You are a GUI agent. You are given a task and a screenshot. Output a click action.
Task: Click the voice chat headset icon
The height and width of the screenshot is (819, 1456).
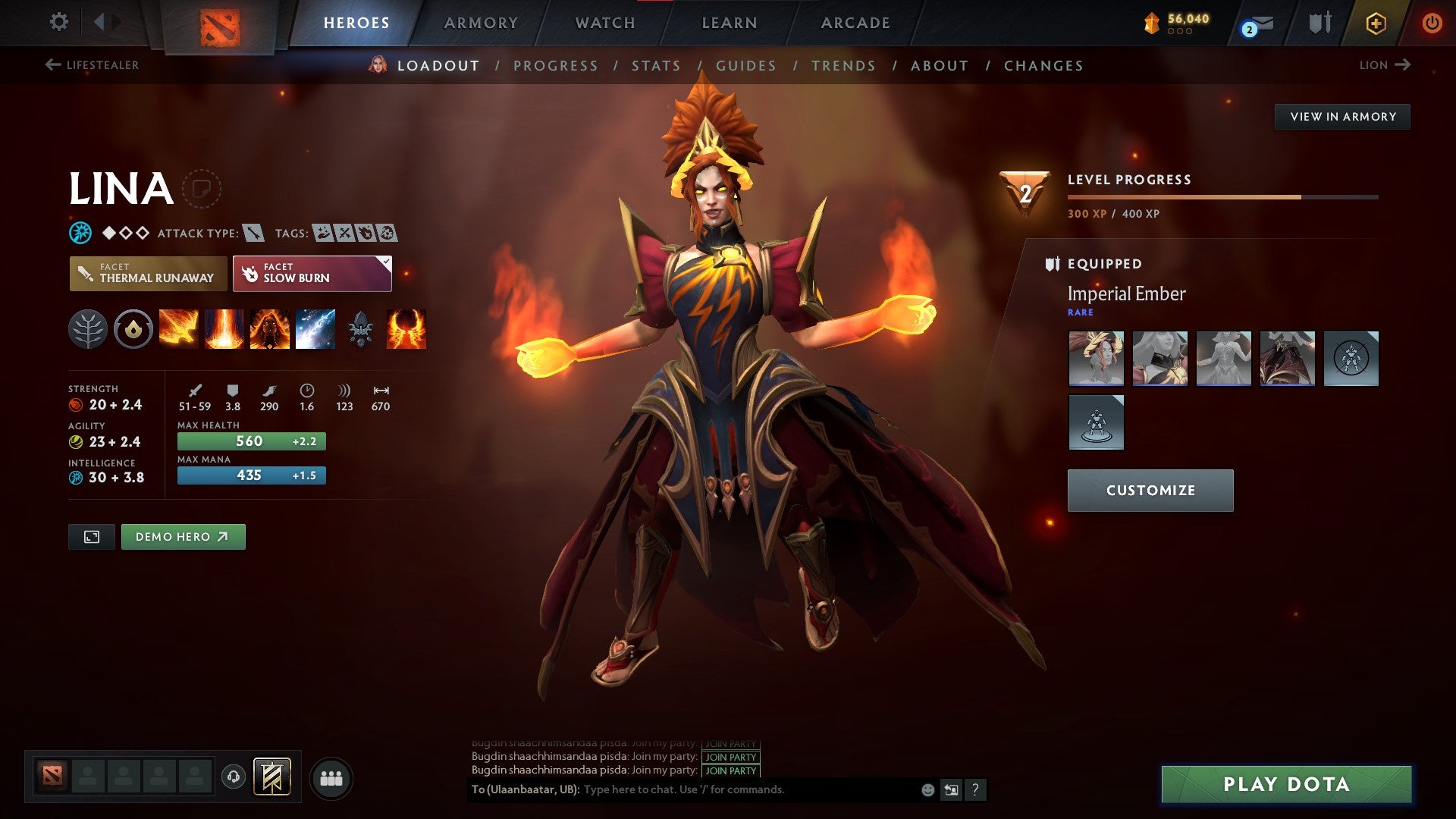[x=234, y=777]
